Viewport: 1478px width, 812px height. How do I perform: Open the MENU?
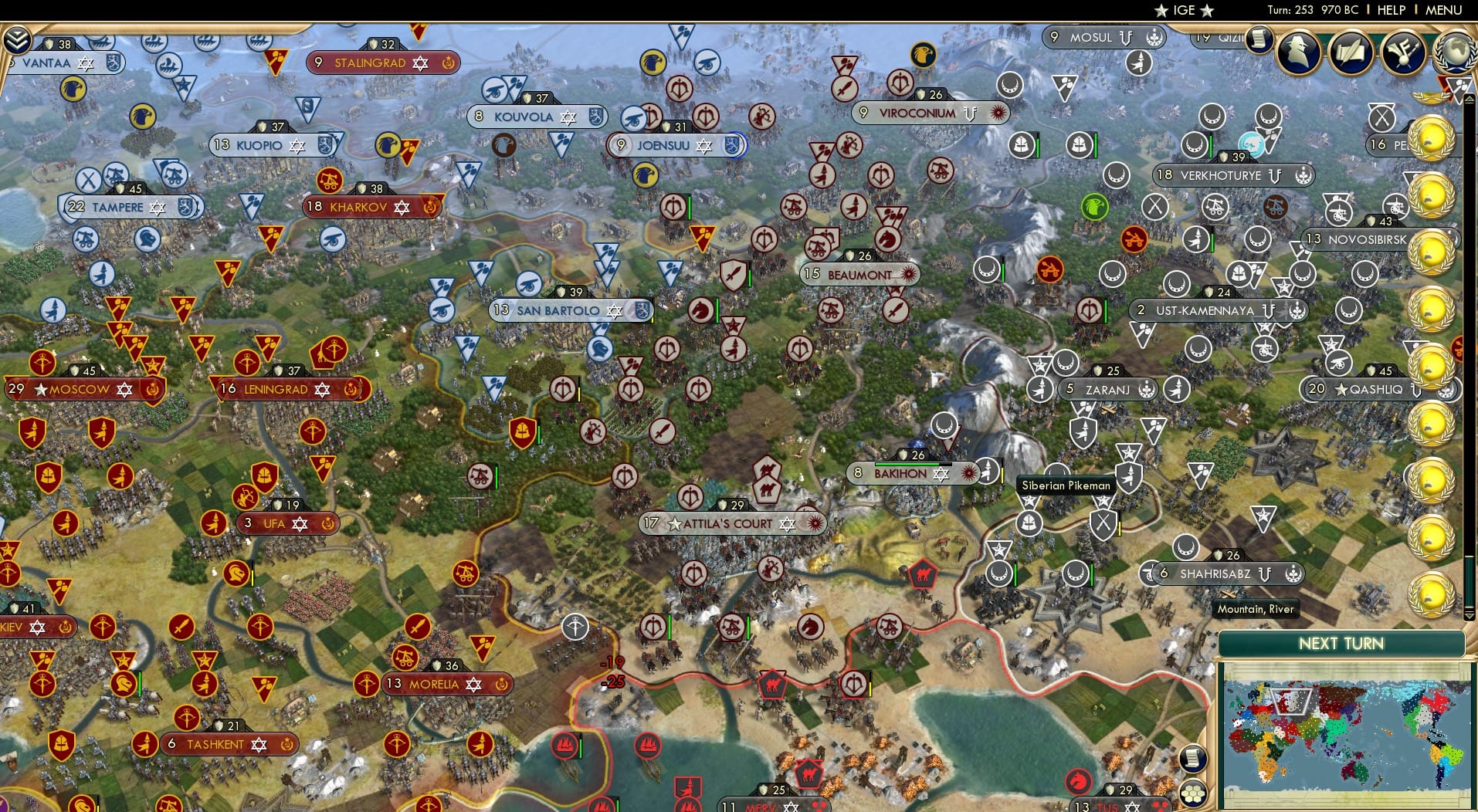[x=1444, y=10]
